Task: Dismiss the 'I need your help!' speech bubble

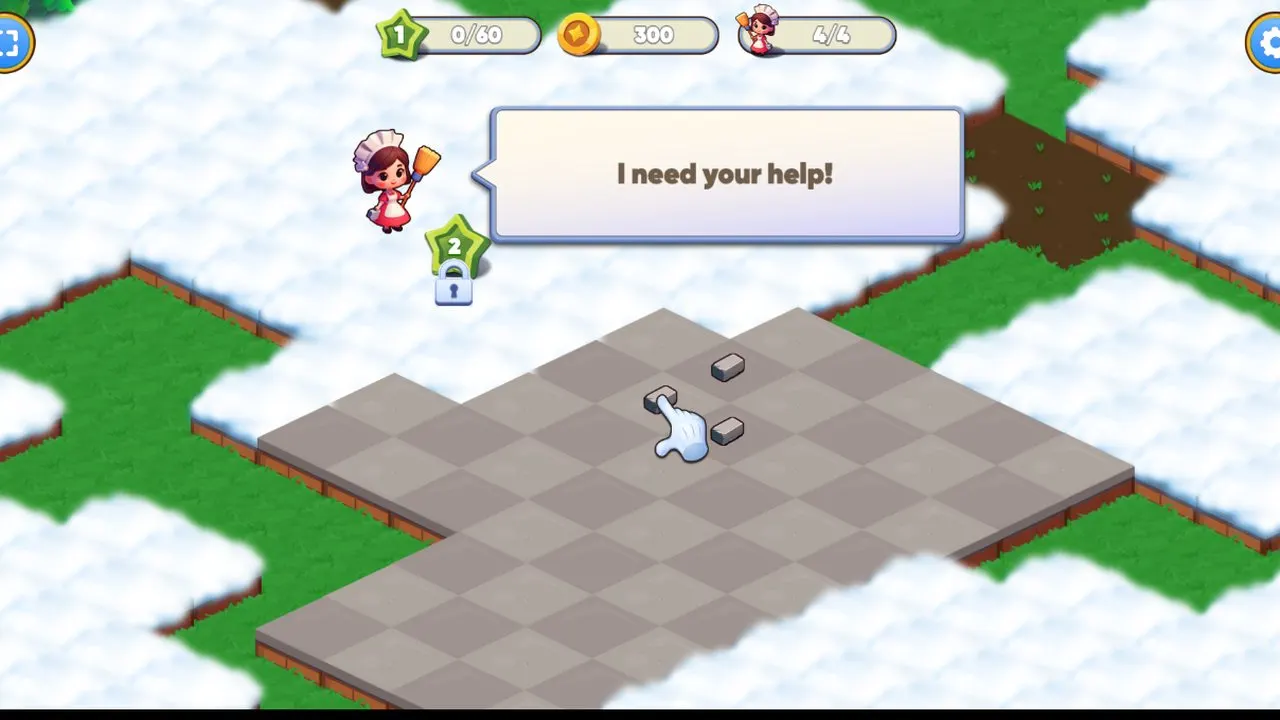Action: point(725,174)
